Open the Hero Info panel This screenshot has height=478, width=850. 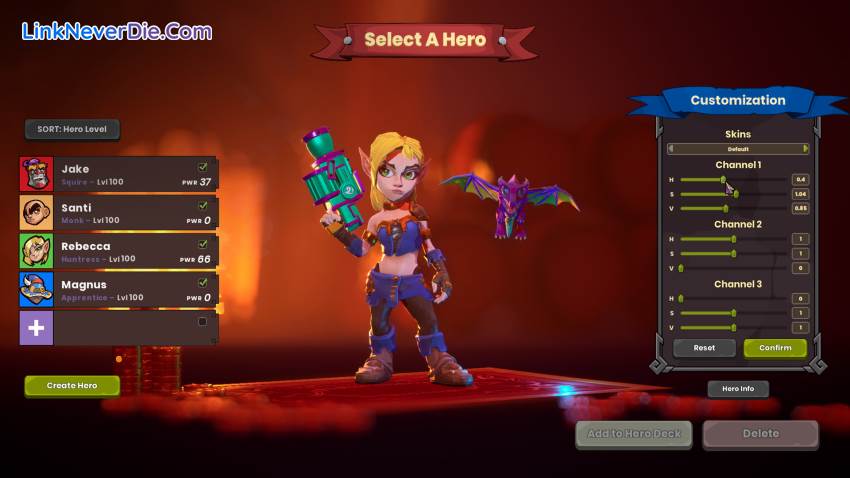[x=738, y=389]
